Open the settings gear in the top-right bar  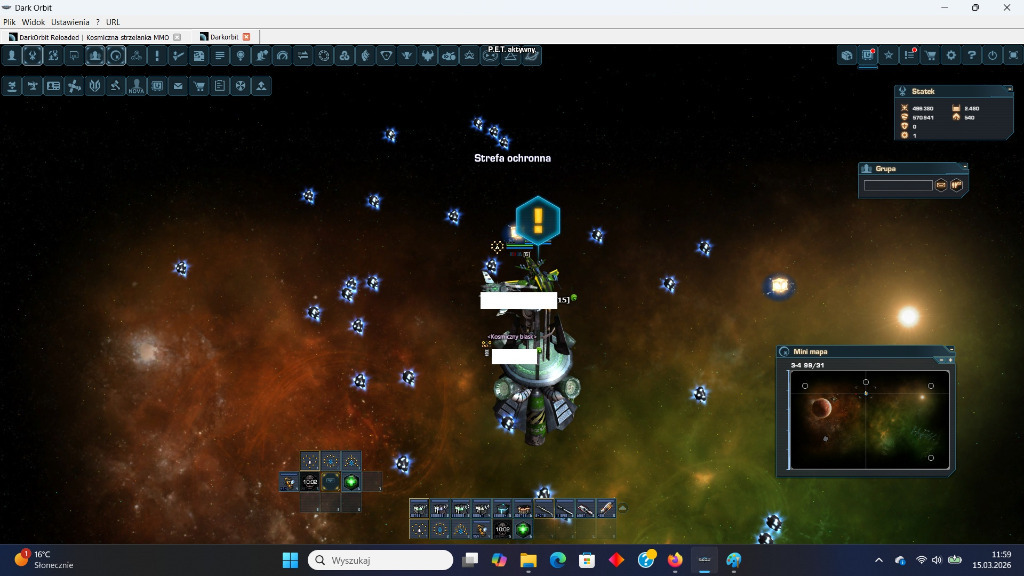tap(951, 56)
